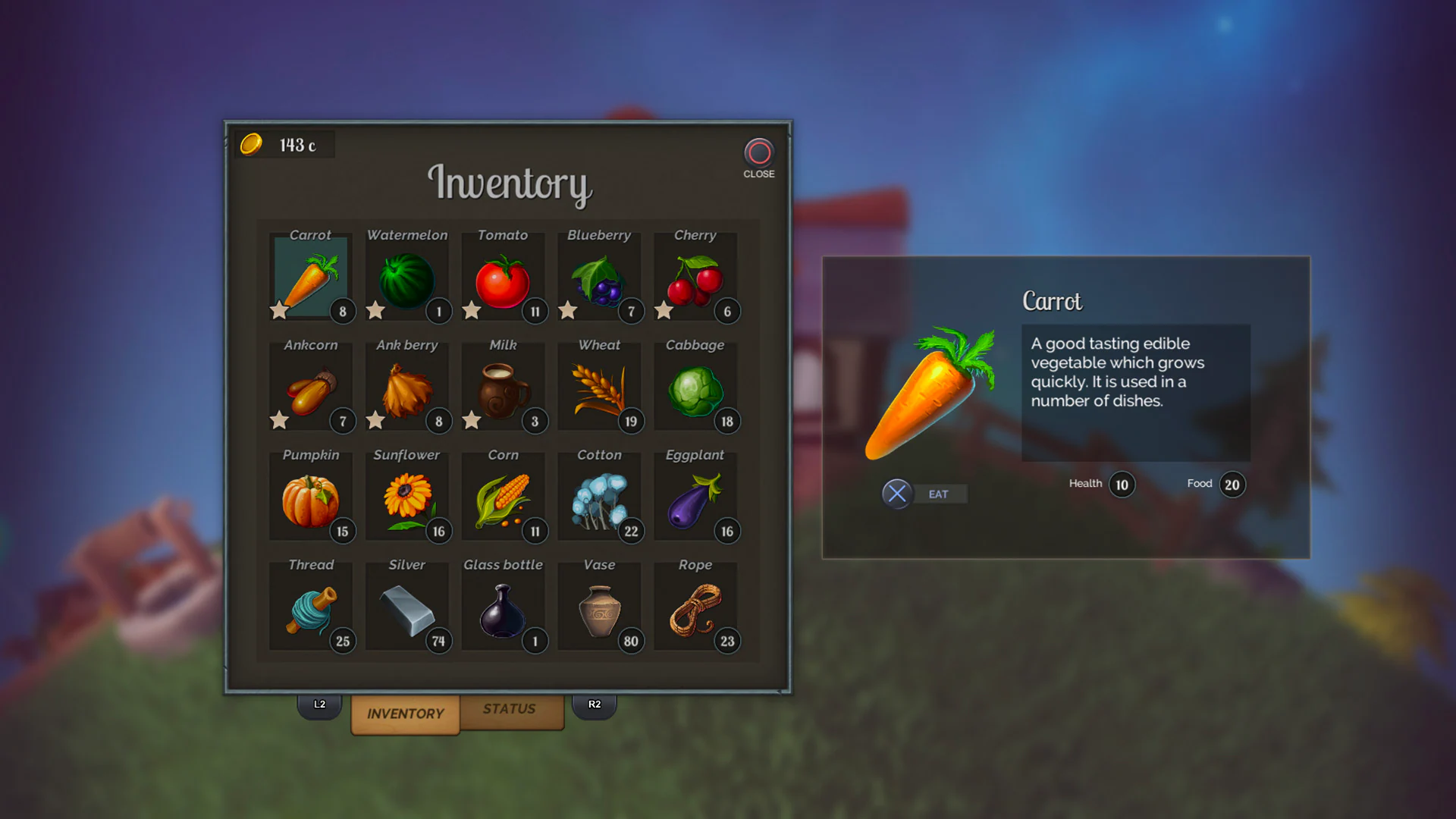Select the Cabbage item

(695, 388)
